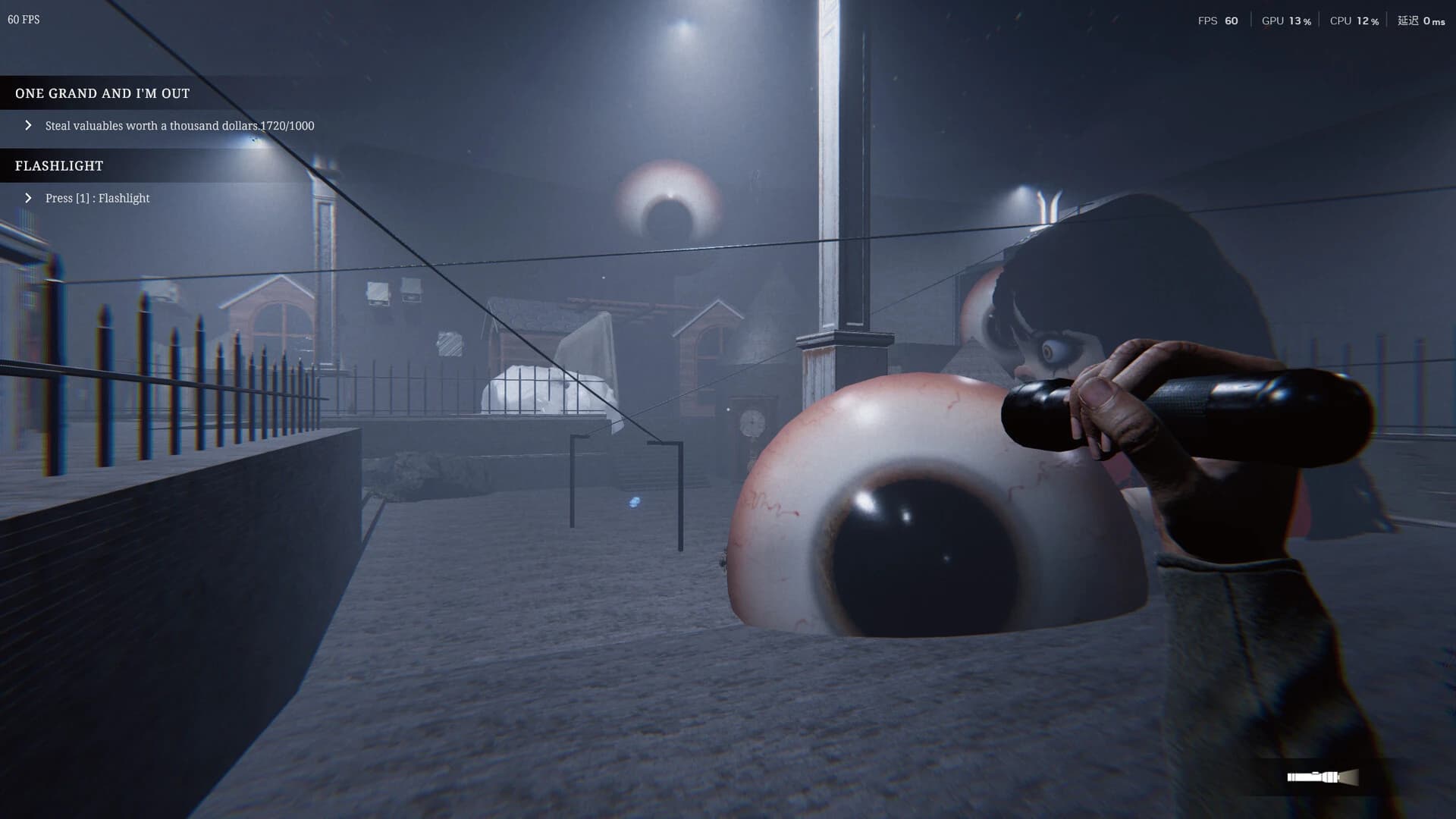Screen dimensions: 1456x819
Task: Click the FPS counter in the top-left corner
Action: pyautogui.click(x=24, y=20)
